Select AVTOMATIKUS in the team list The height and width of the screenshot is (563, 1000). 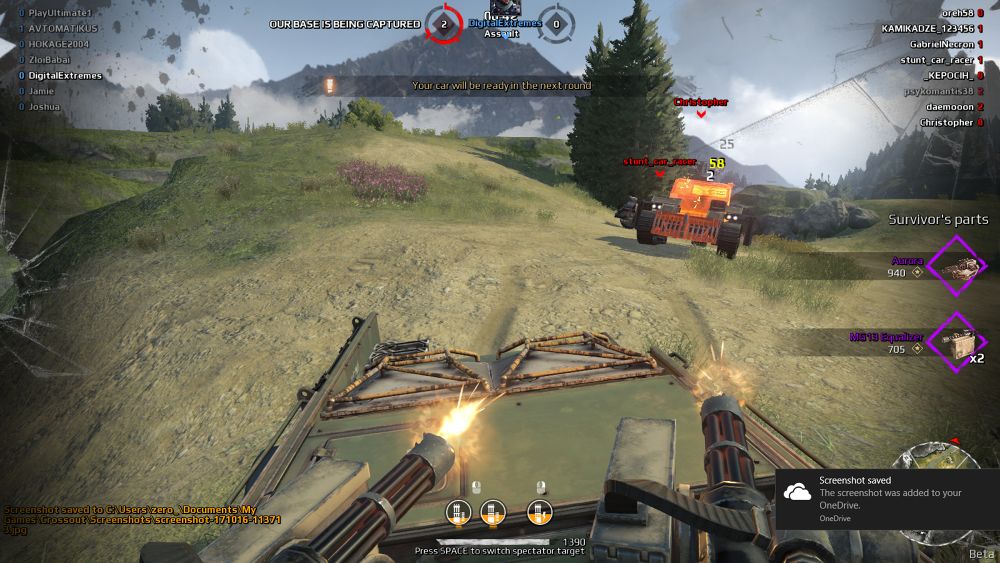(x=65, y=28)
